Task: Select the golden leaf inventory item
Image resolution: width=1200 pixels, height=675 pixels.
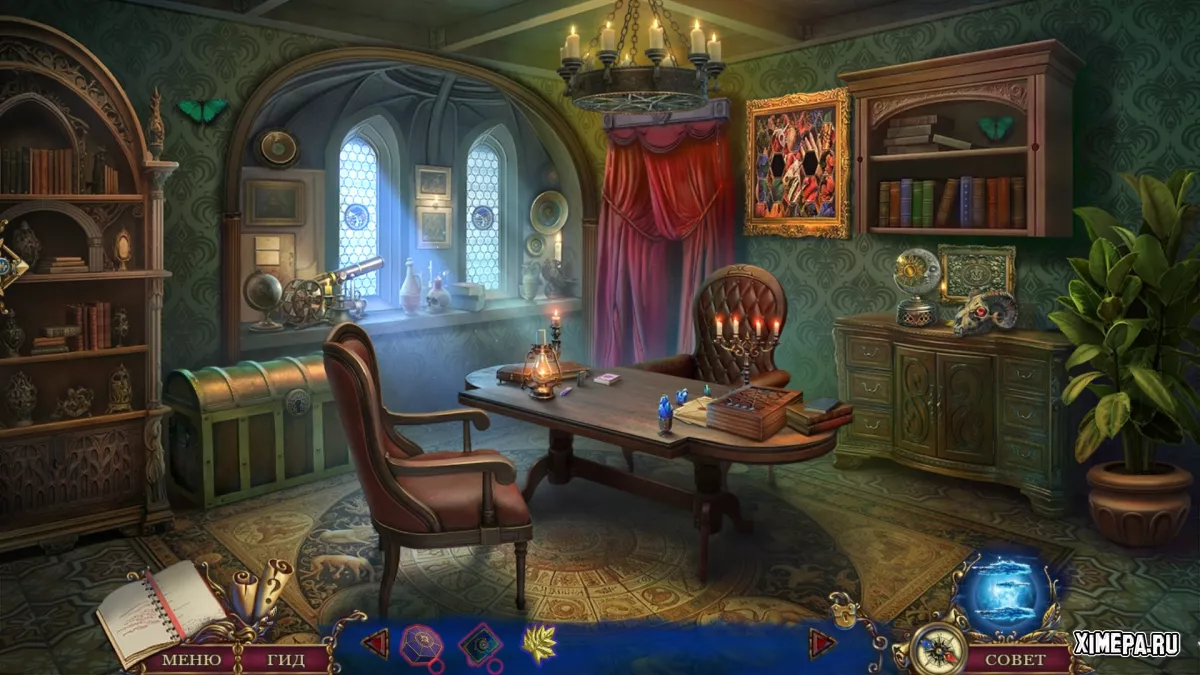Action: tap(540, 643)
